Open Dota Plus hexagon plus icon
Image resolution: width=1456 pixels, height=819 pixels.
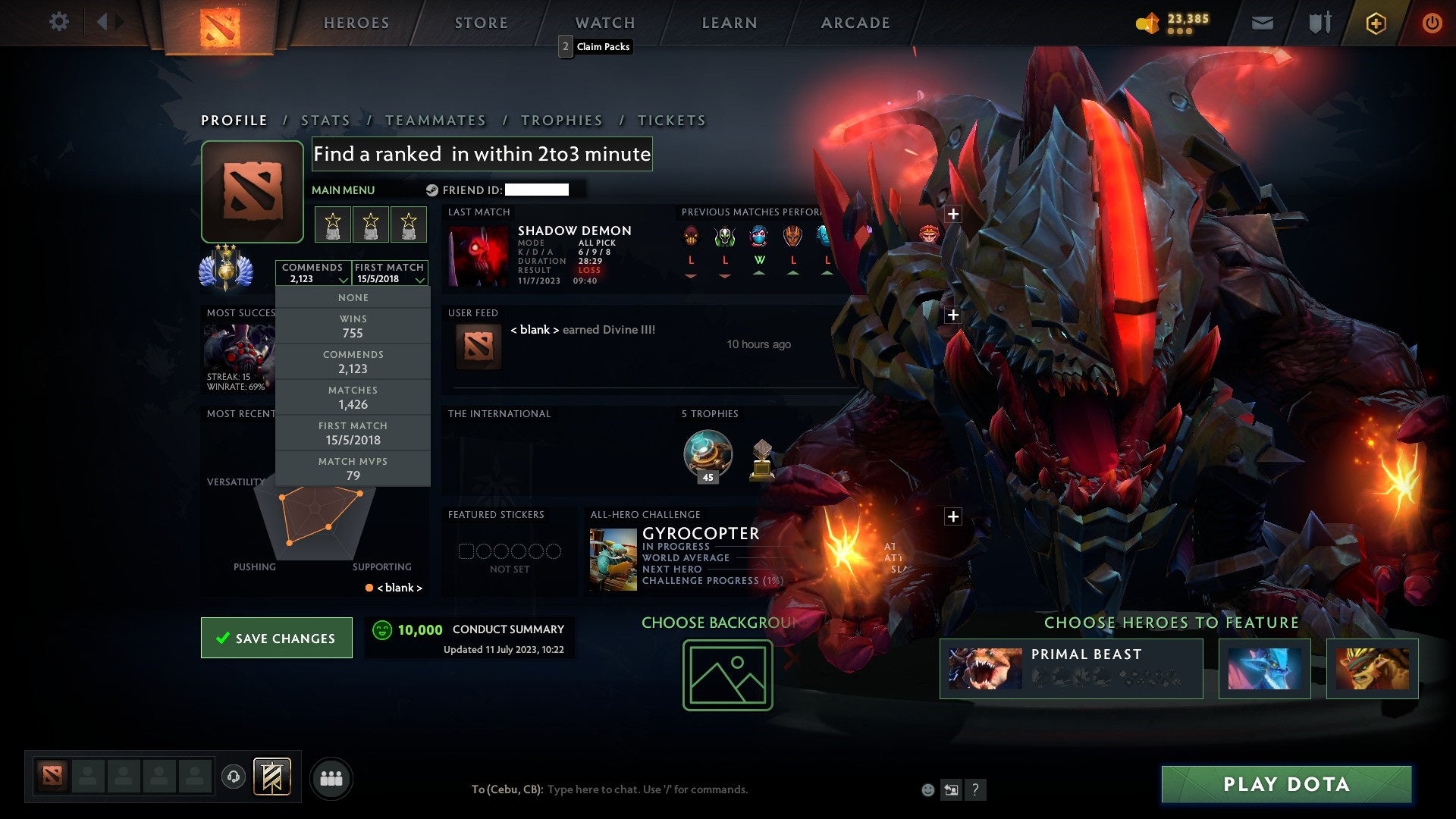tap(1376, 23)
